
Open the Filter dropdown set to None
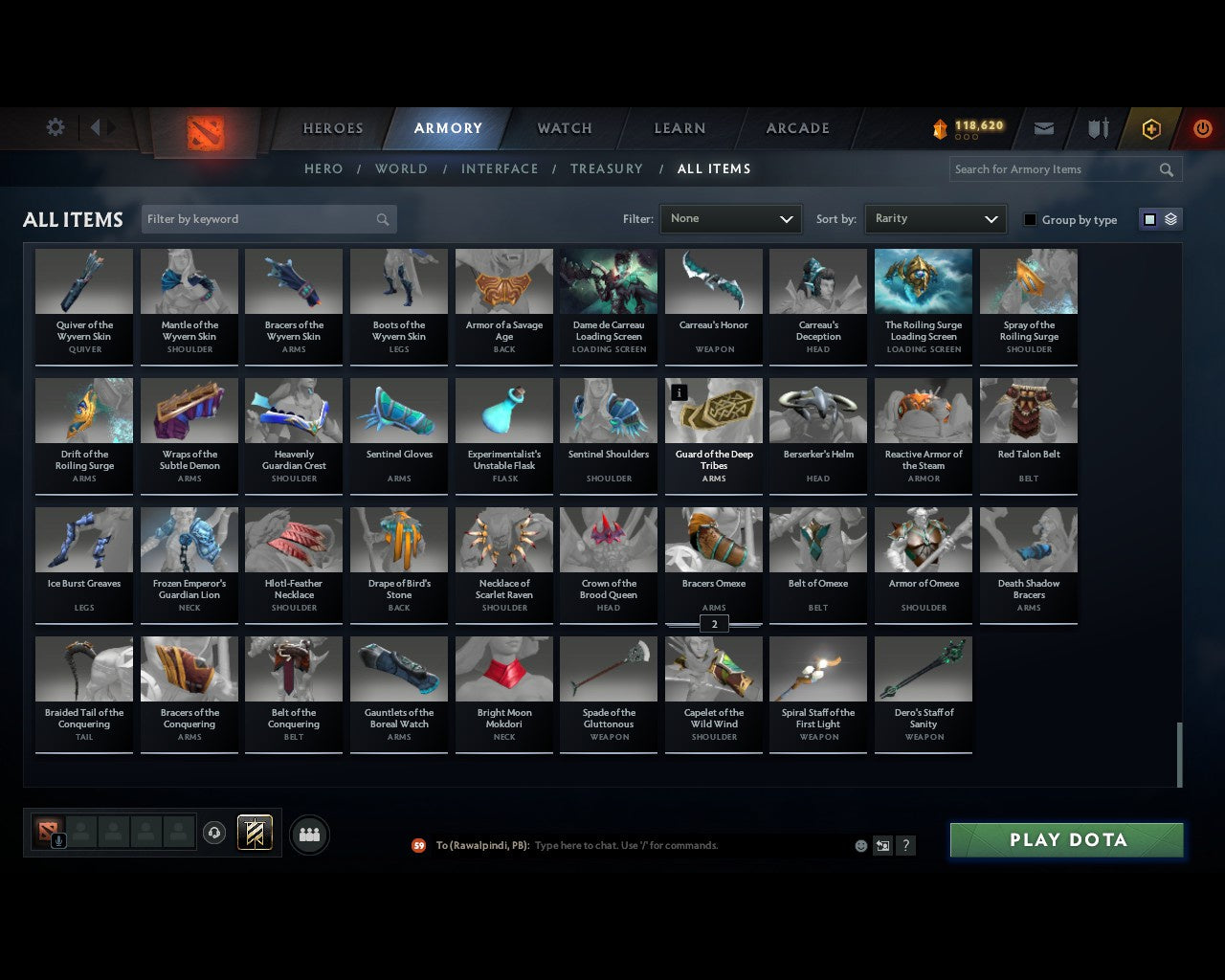[x=730, y=219]
